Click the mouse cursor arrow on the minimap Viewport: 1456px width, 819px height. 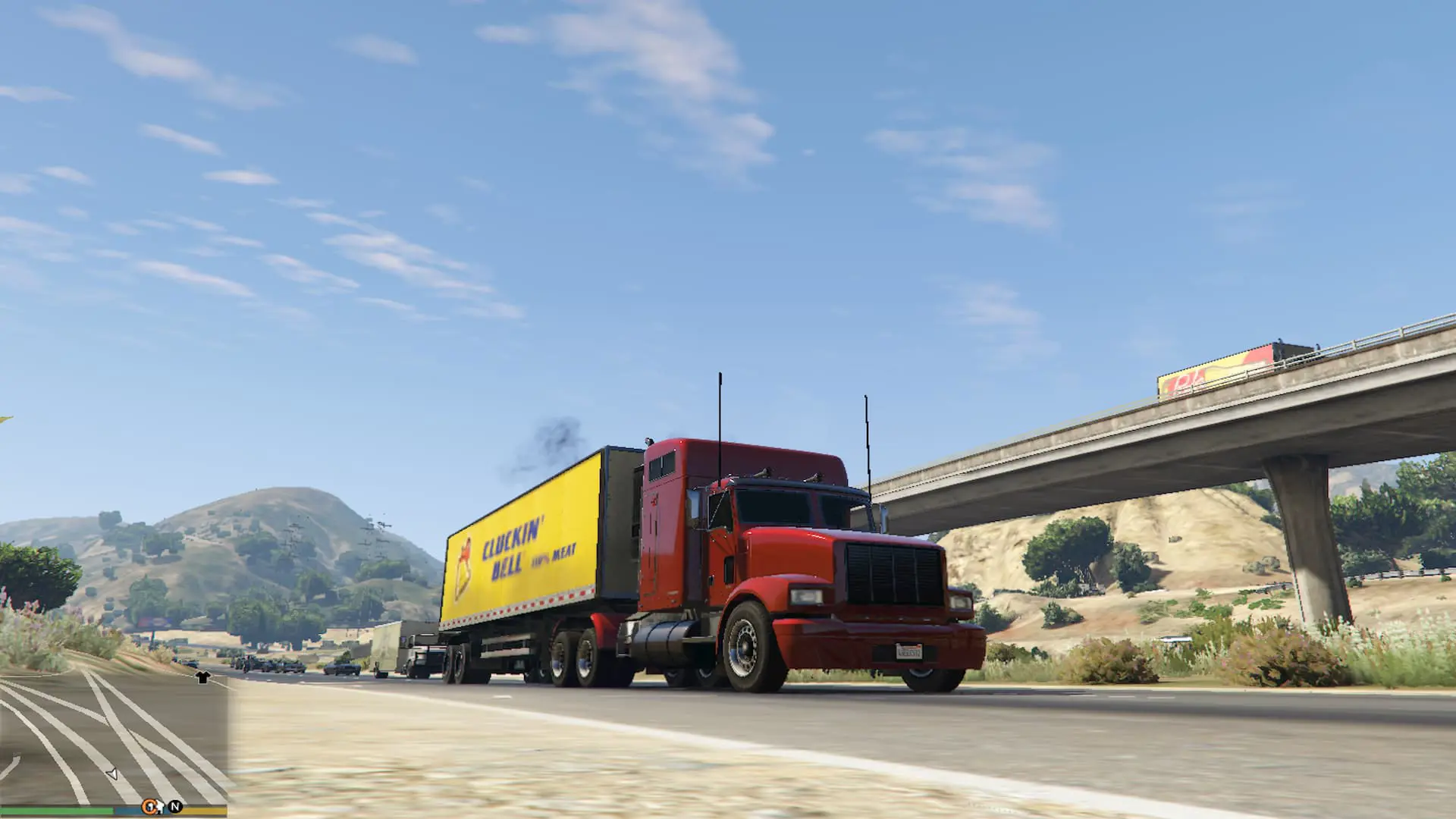click(x=159, y=807)
